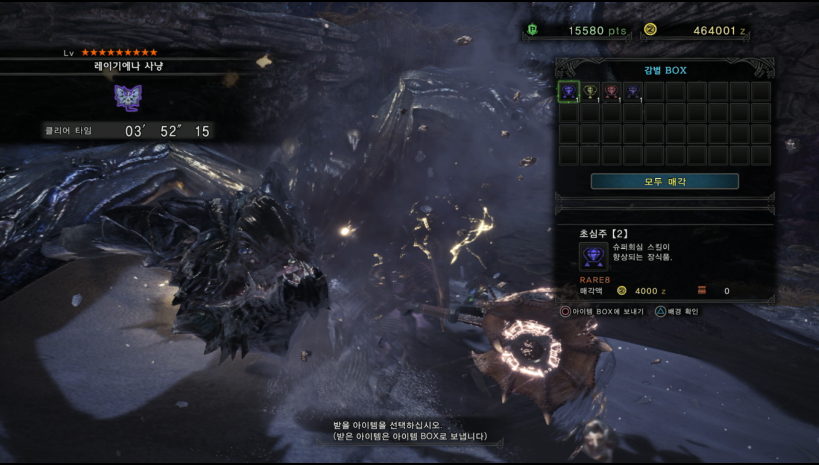This screenshot has height=465, width=819.
Task: Click the 모두 매각 sell-all button
Action: pos(664,181)
